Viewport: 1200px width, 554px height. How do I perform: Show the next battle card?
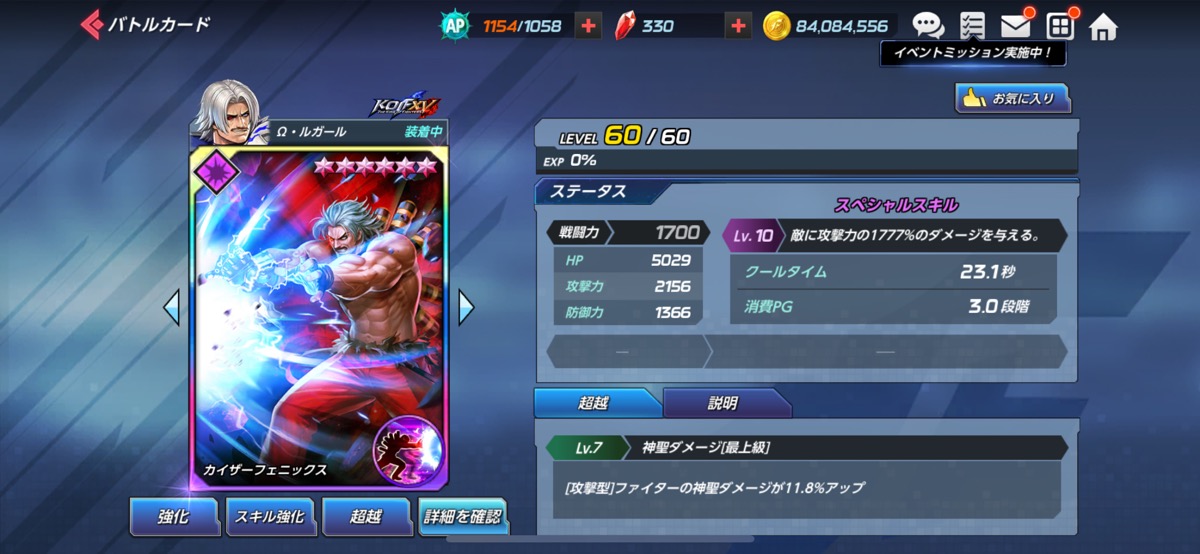[x=466, y=308]
